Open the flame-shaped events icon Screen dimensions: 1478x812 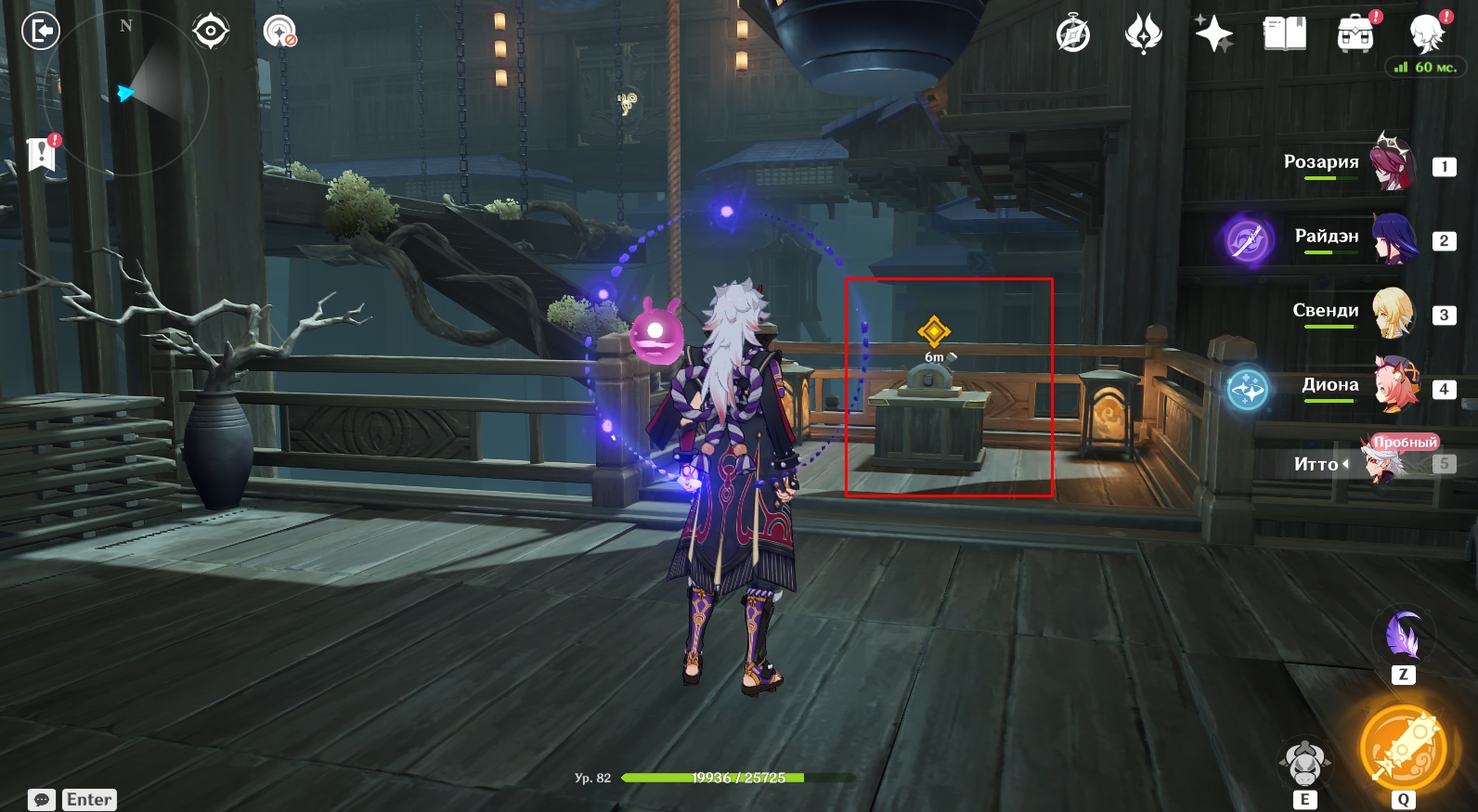[x=1143, y=35]
